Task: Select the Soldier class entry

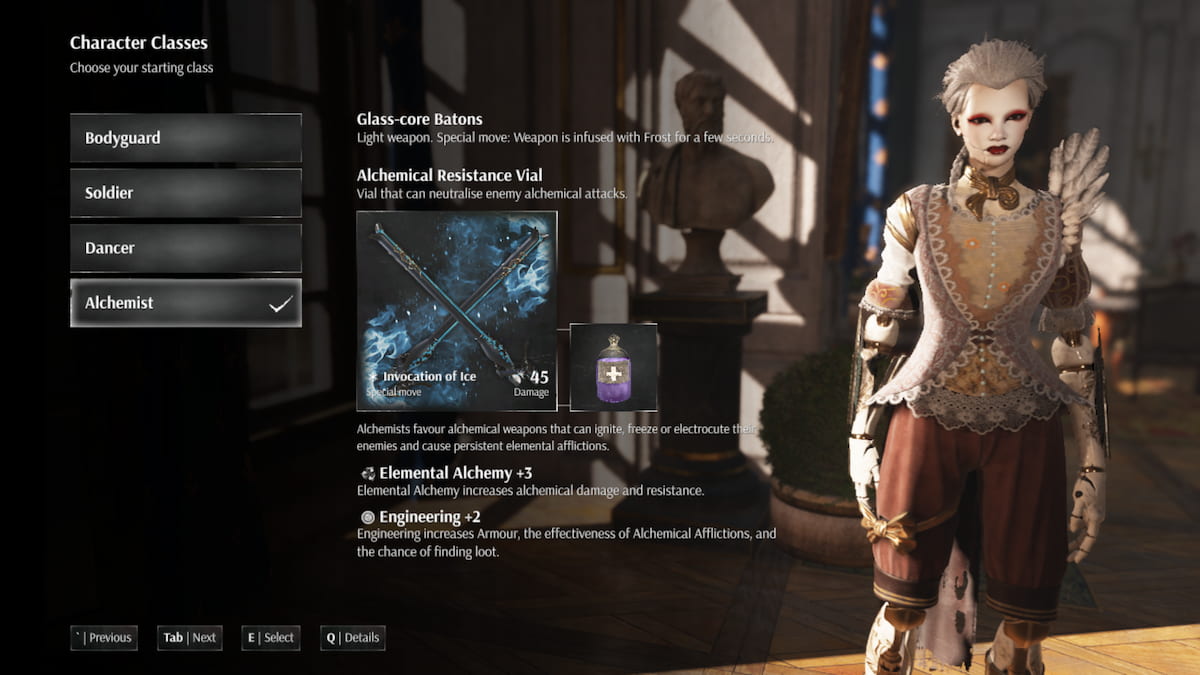Action: pos(185,193)
